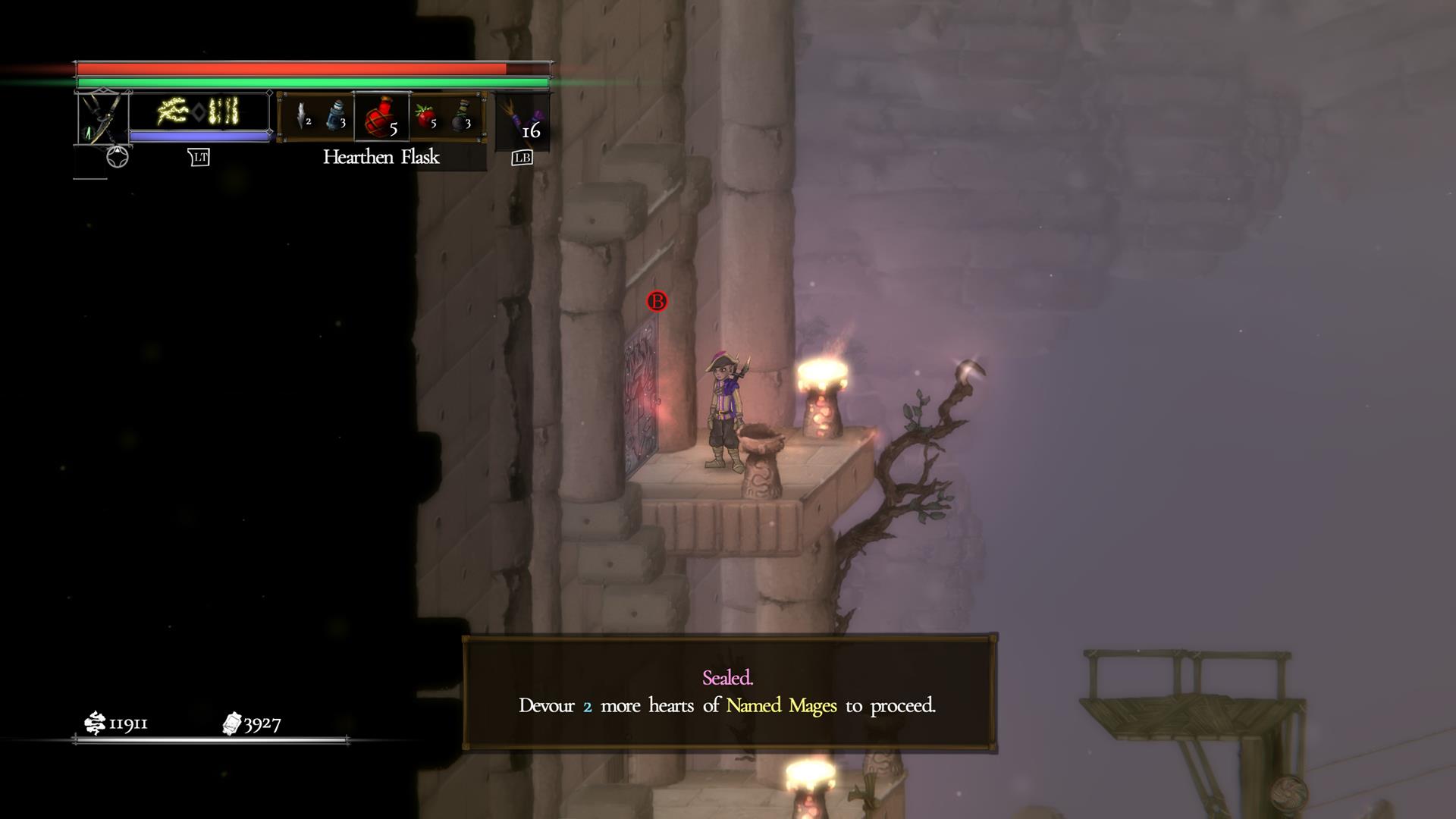
Task: Activate the three vertical bolts runic art
Action: (224, 111)
